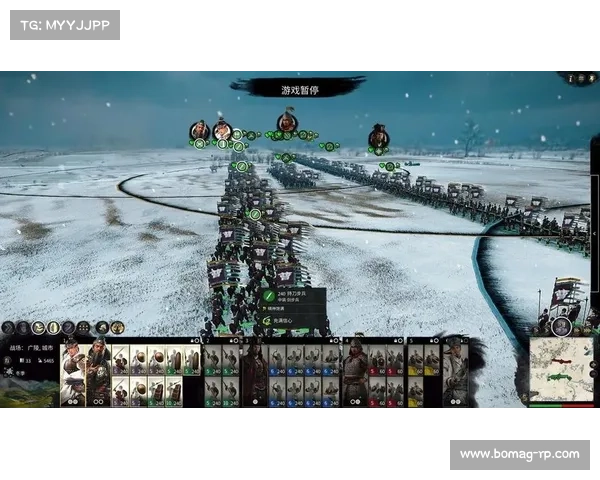
Task: Click the round button above the minimap
Action: (562, 325)
